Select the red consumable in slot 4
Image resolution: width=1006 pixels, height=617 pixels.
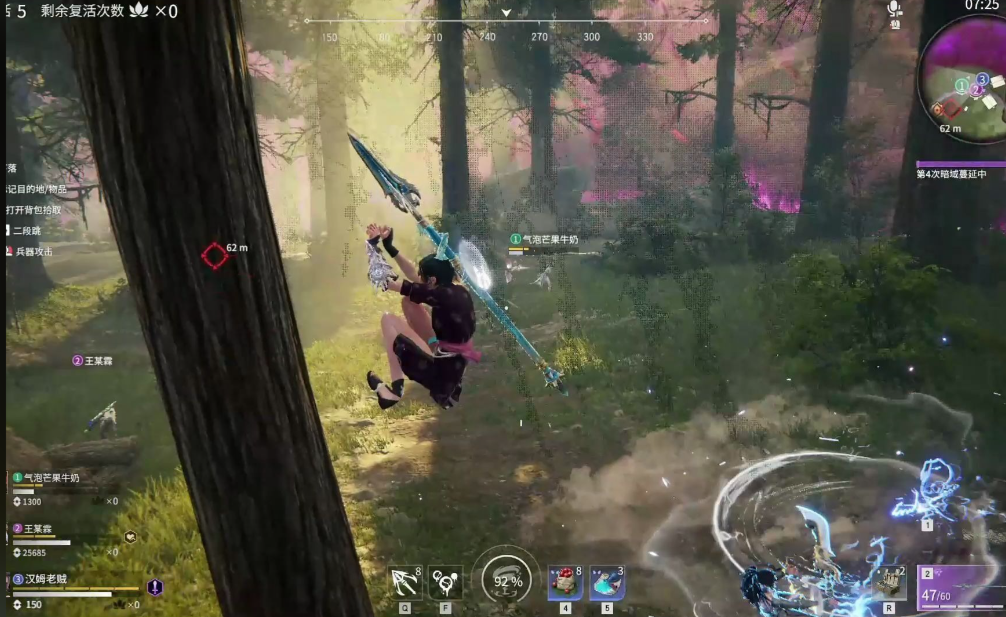565,582
